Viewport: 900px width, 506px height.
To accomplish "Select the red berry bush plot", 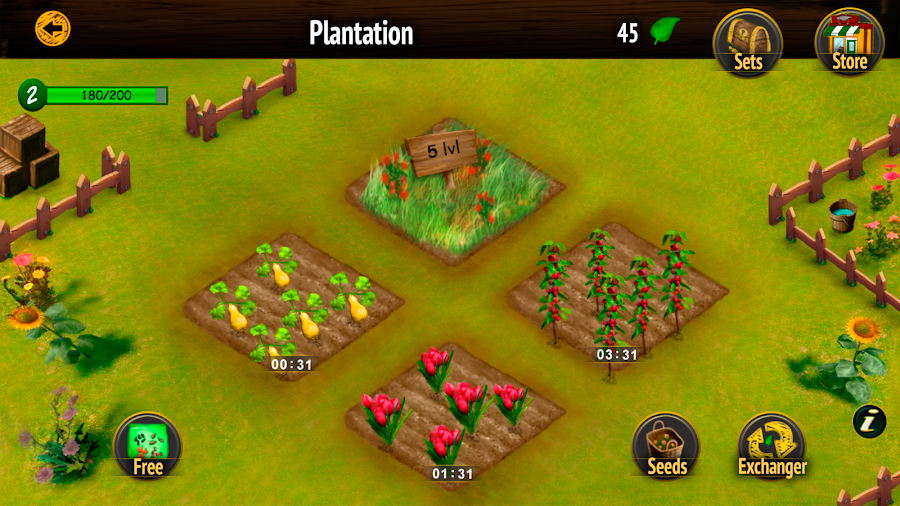I will click(617, 292).
